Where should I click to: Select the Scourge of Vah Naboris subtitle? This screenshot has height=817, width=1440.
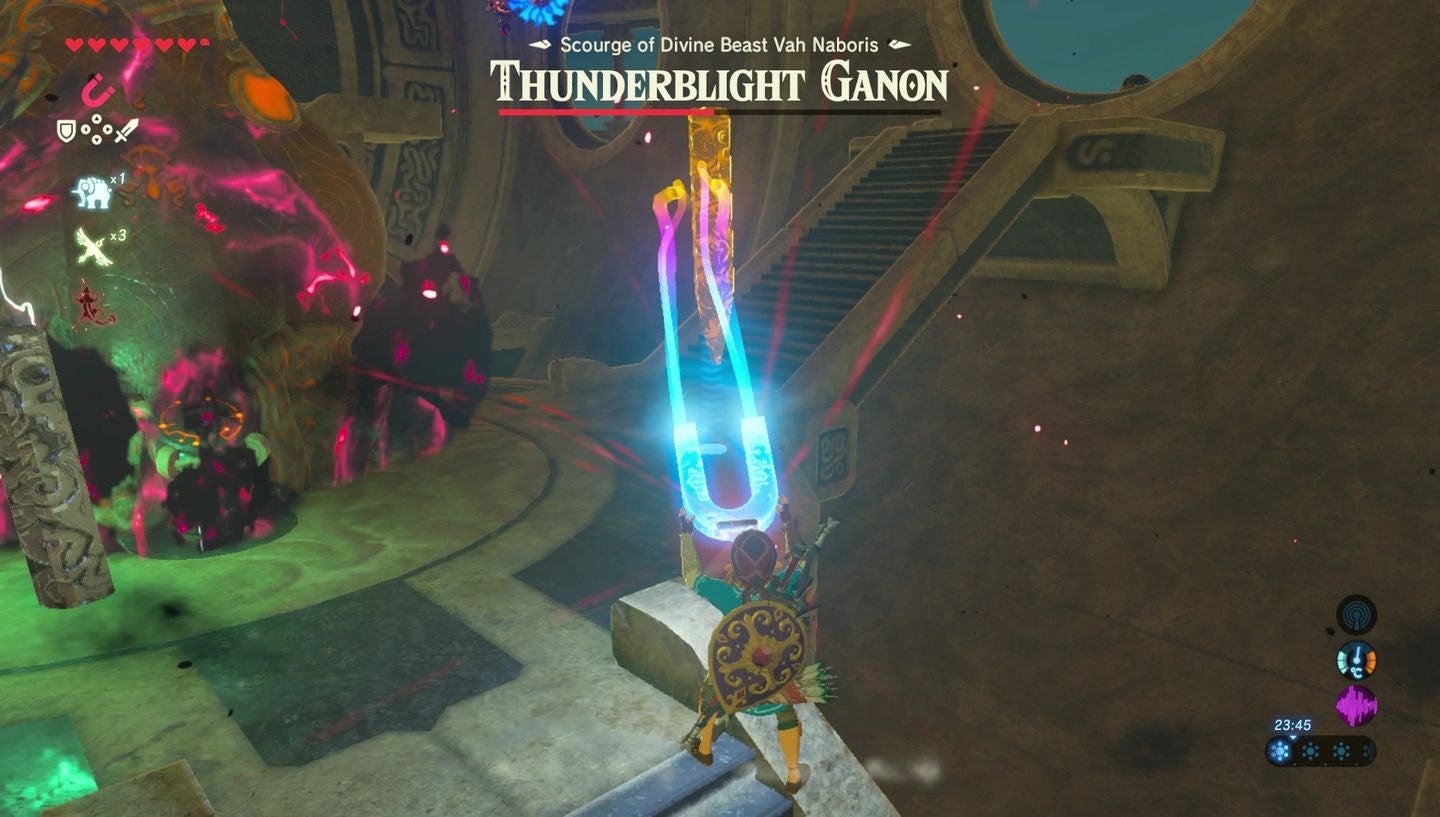(x=720, y=45)
